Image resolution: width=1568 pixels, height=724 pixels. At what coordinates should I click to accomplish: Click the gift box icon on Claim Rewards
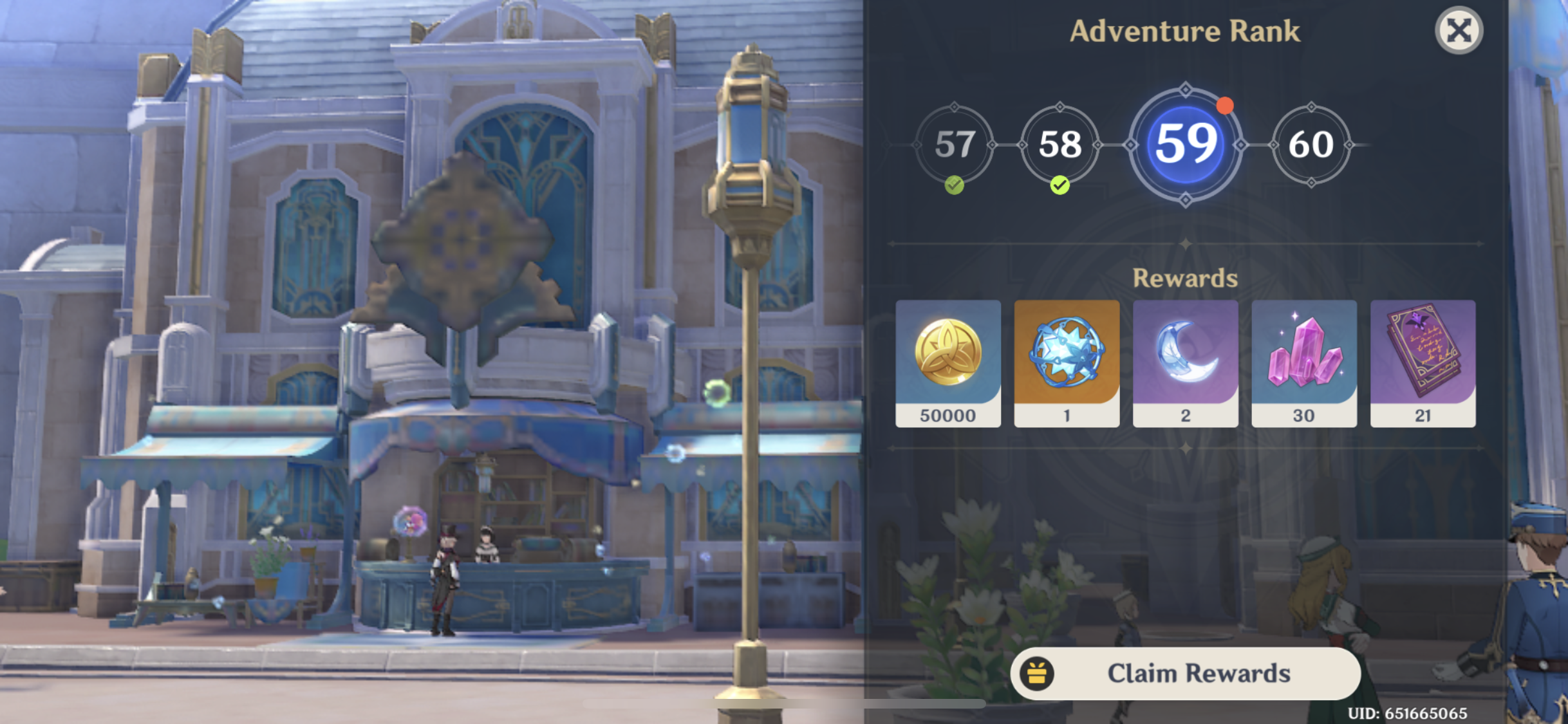pyautogui.click(x=1038, y=673)
